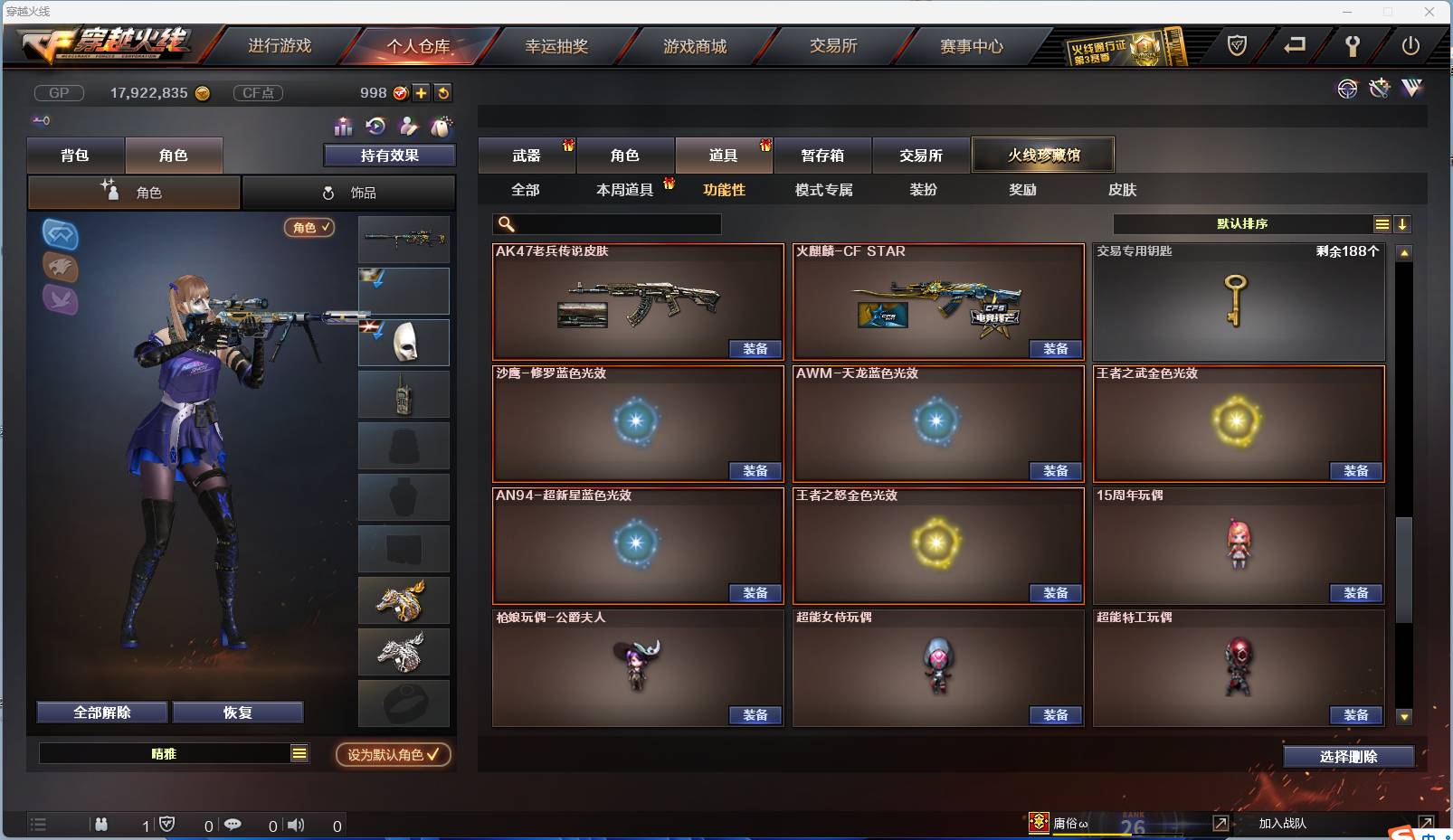Open the dog-tag nameplate icon above character panel

pos(410,127)
